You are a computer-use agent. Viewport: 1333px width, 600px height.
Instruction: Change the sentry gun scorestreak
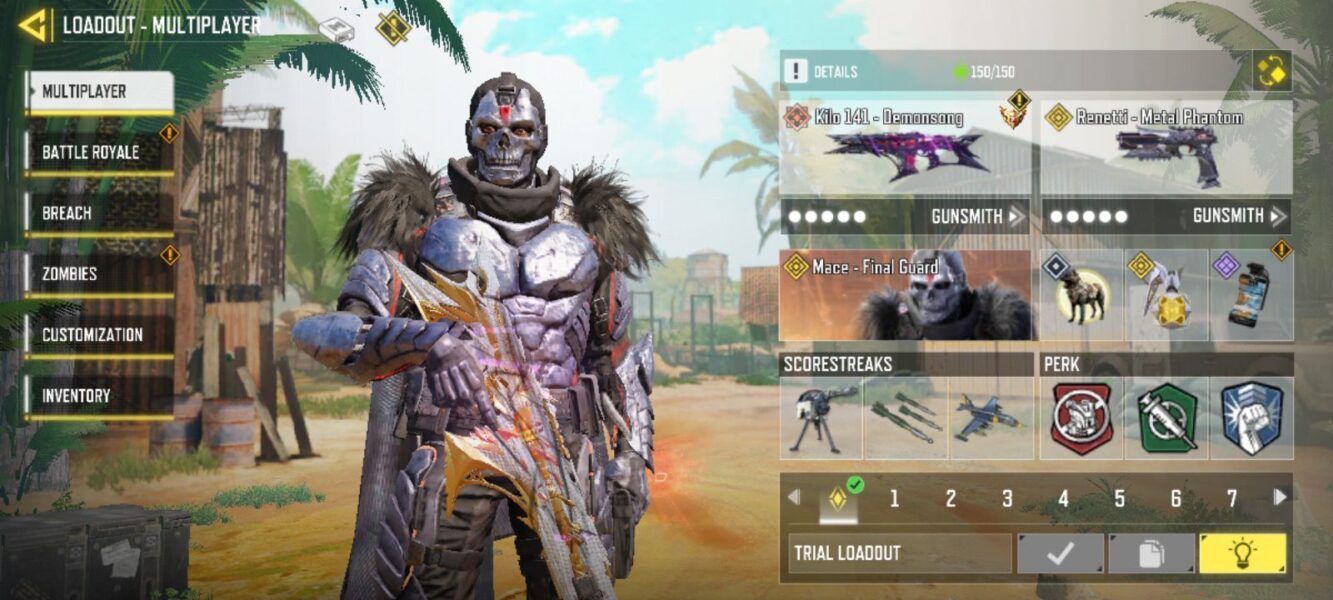pos(821,418)
